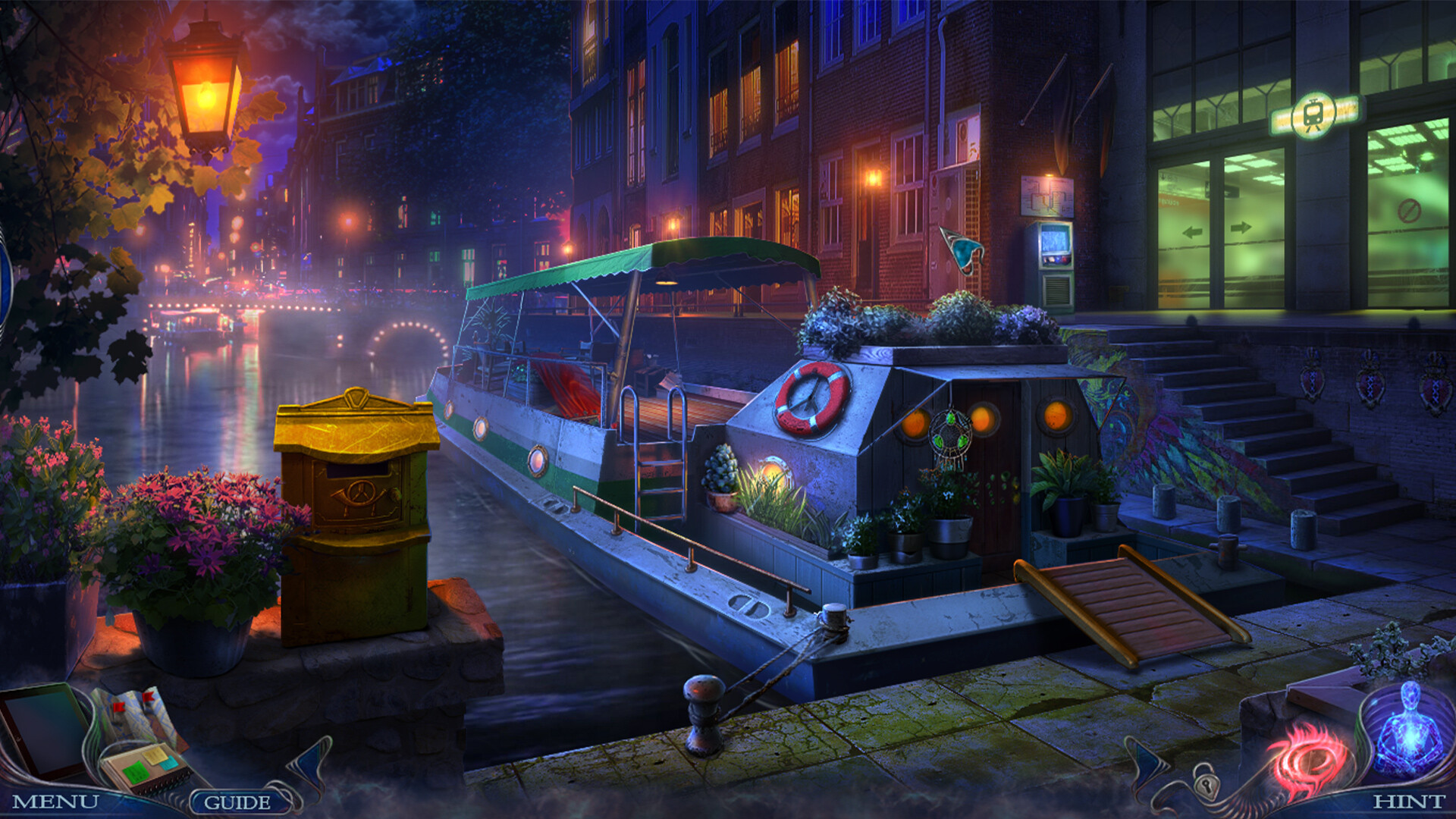This screenshot has height=819, width=1456.
Task: Open the MENU
Action: [55, 800]
